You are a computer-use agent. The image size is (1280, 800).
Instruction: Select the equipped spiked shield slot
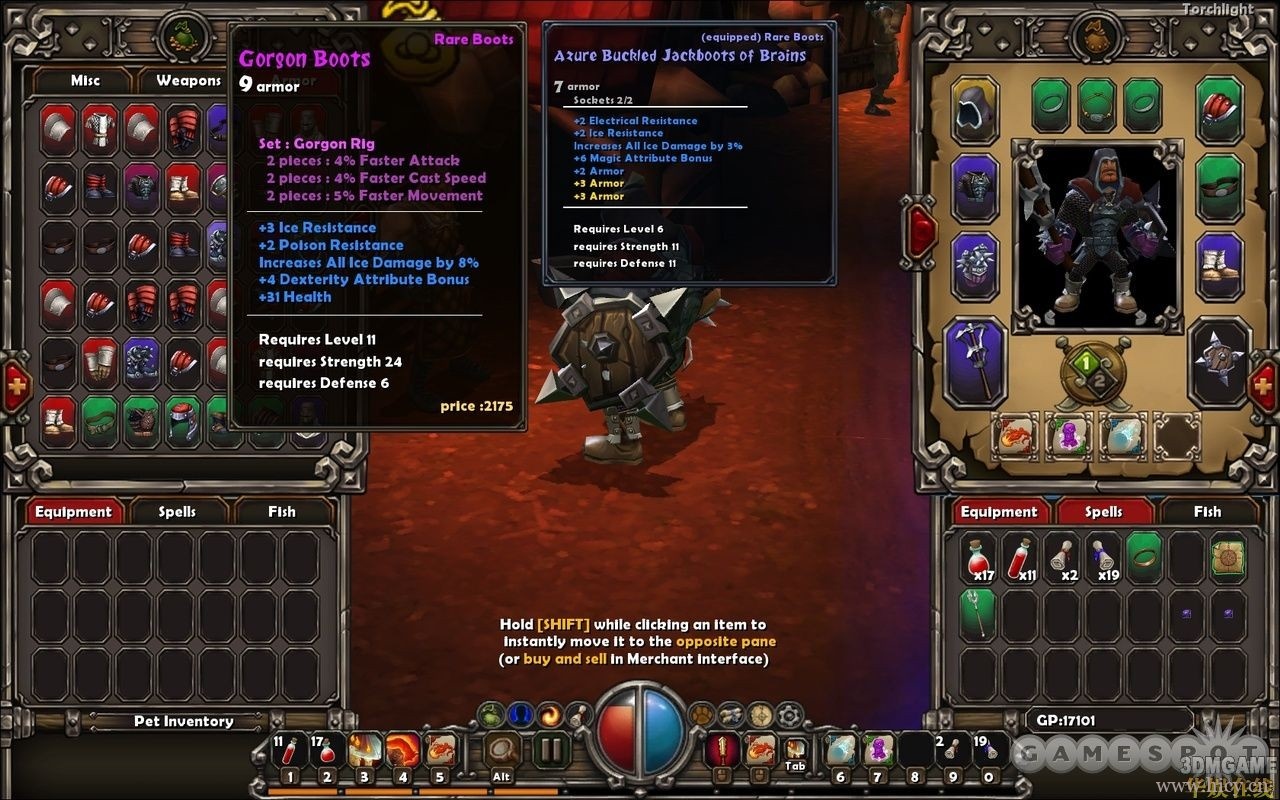[x=1219, y=362]
